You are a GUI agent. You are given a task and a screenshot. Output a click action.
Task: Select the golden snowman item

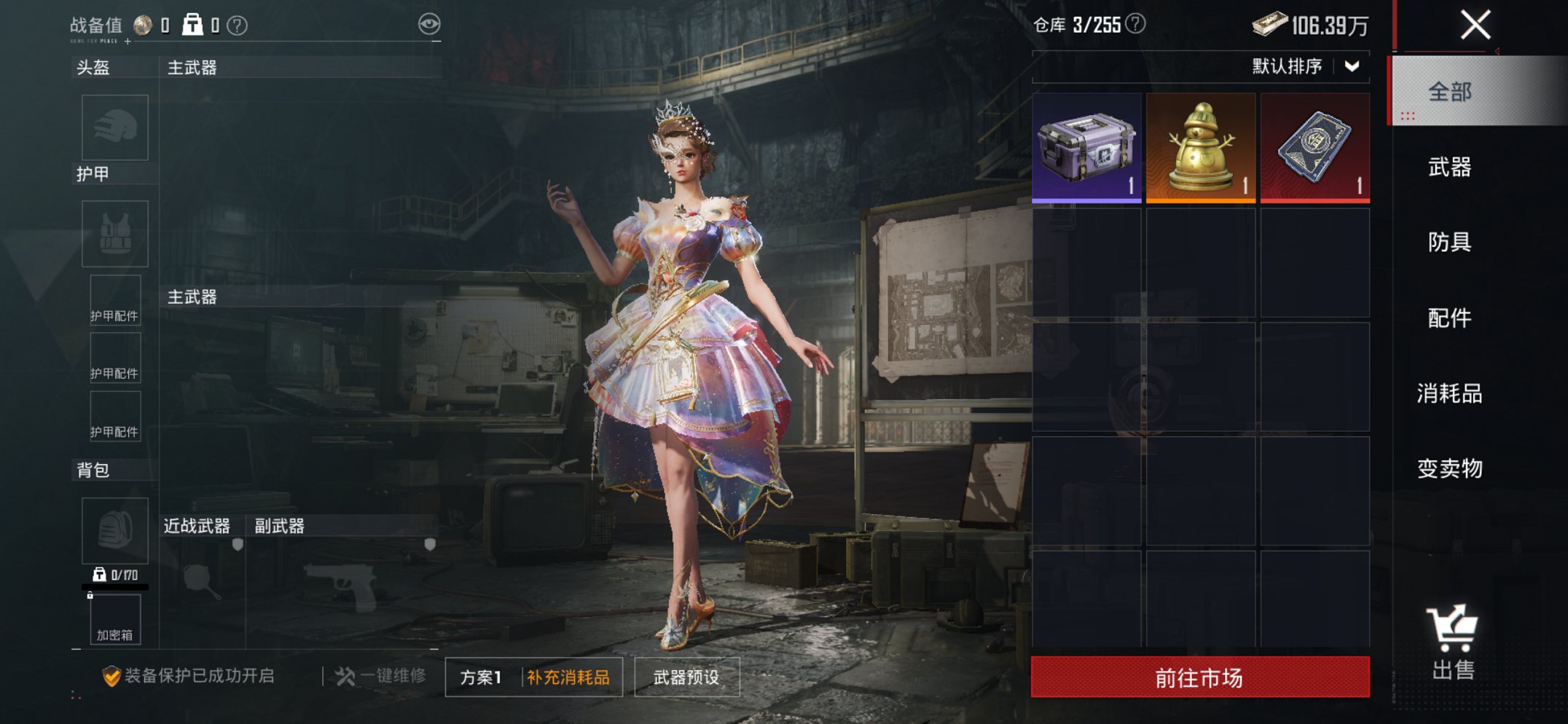point(1199,148)
